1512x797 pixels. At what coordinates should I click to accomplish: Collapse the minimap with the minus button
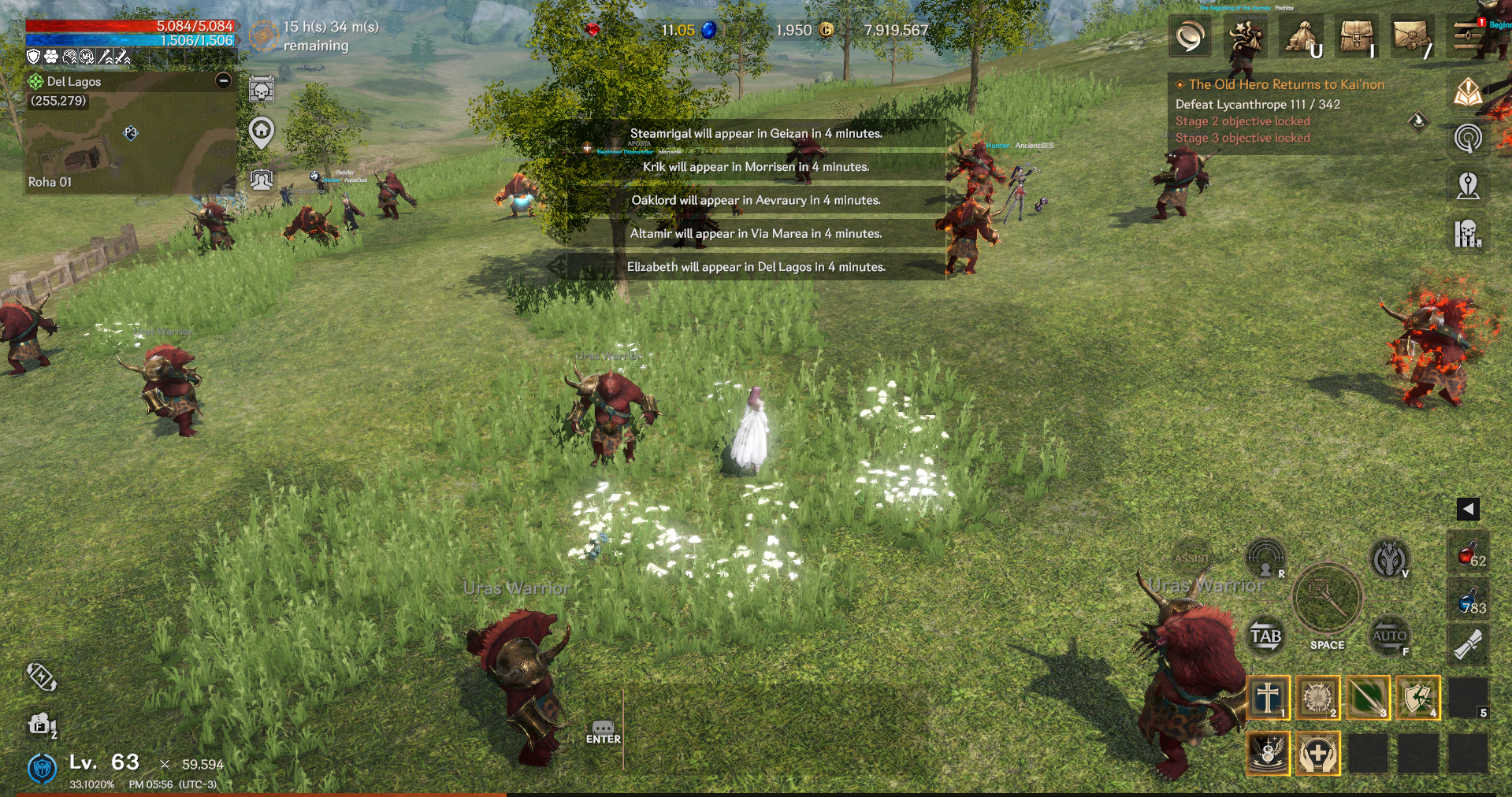(x=224, y=80)
